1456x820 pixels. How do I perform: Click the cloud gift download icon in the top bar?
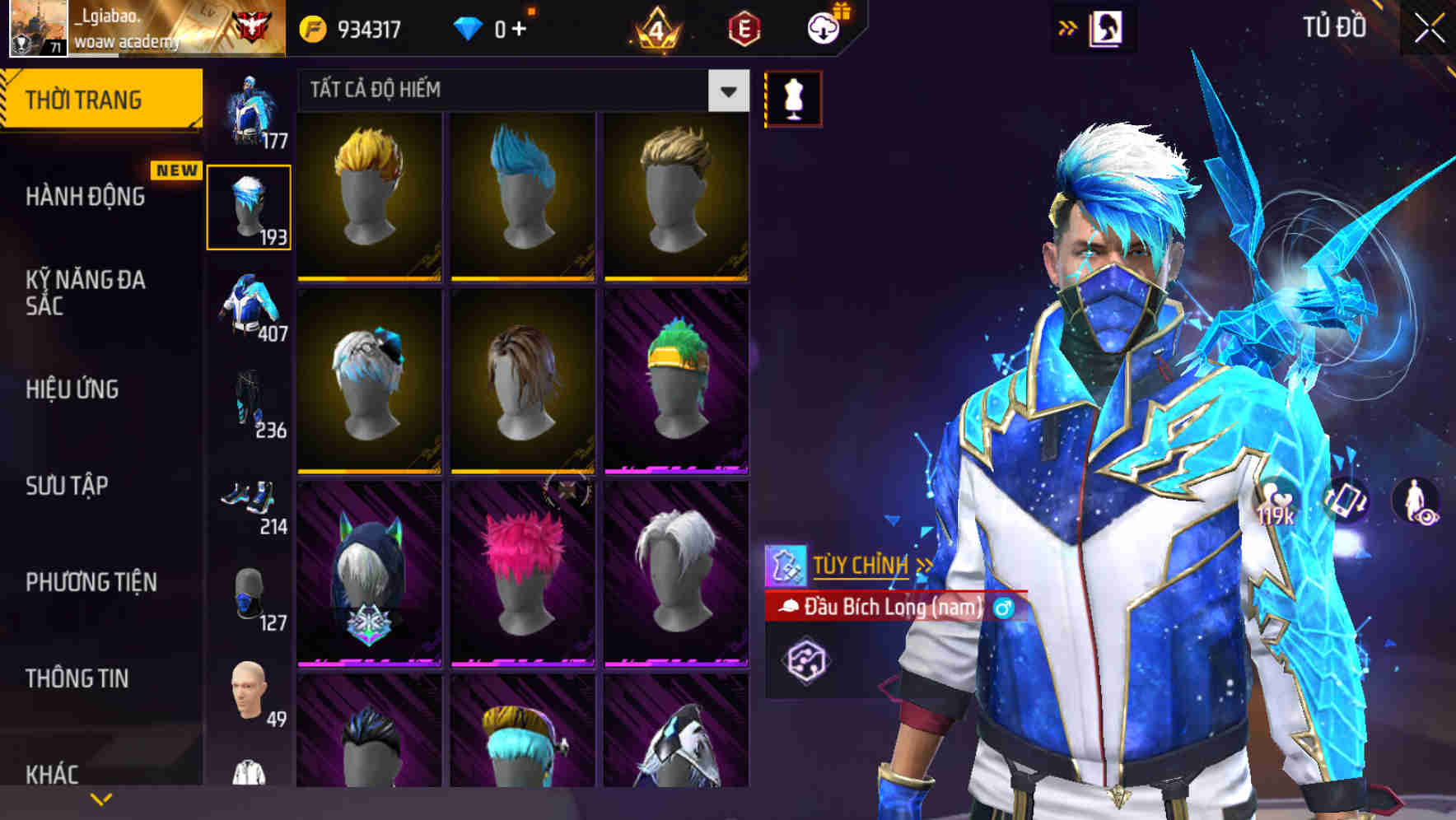pyautogui.click(x=824, y=27)
